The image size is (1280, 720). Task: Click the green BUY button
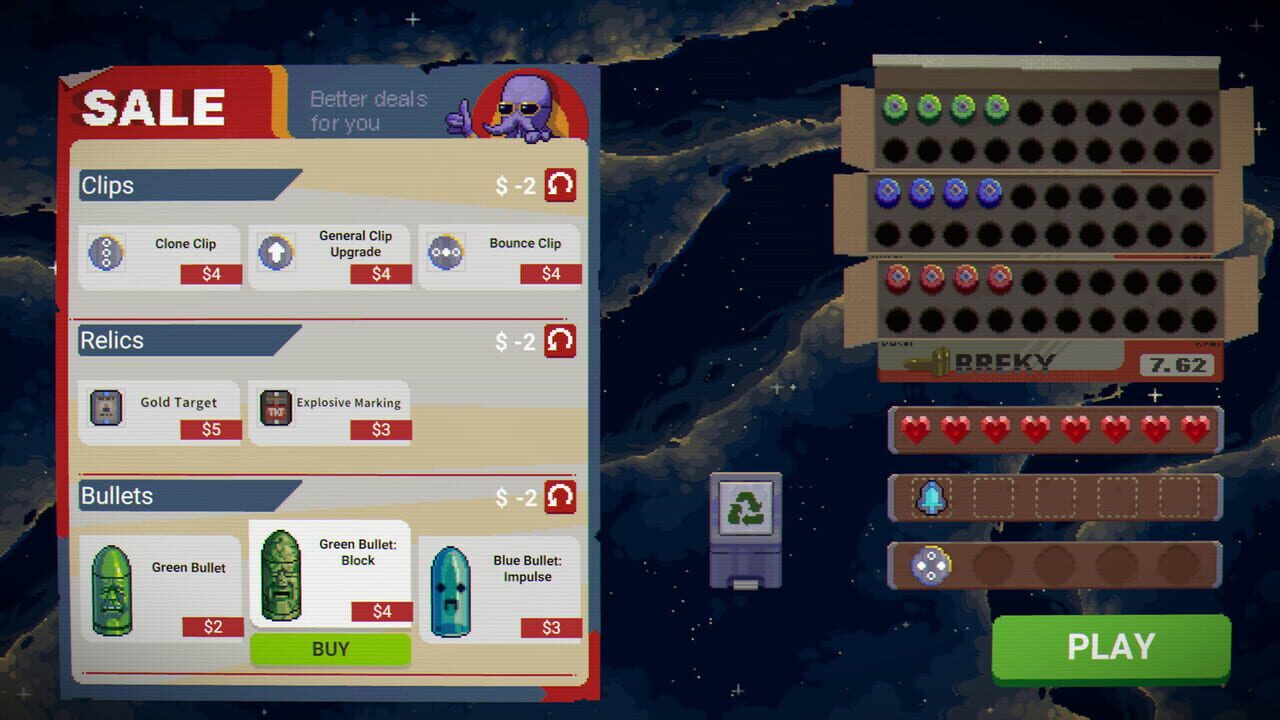click(330, 649)
